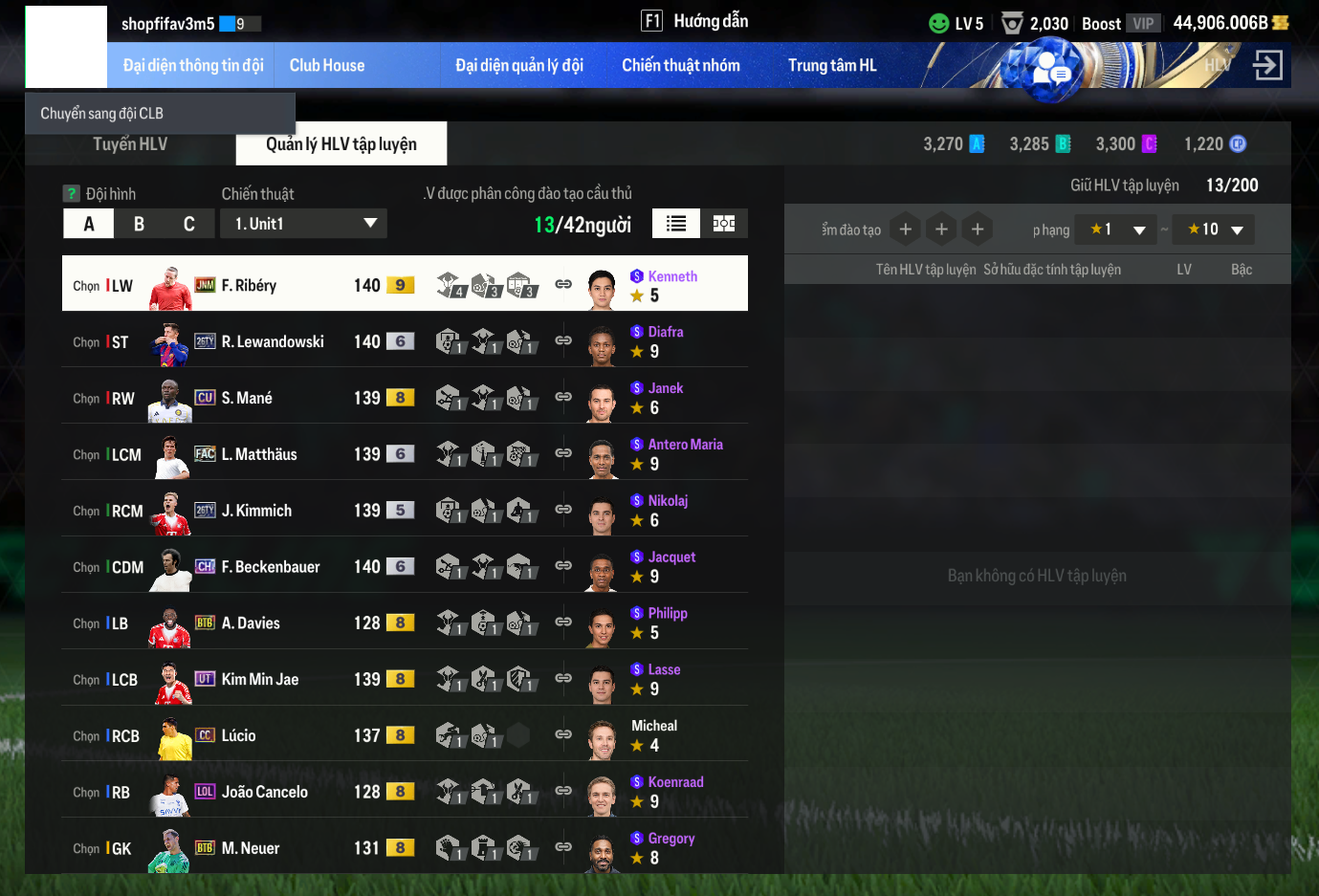Switch to Quản lý HLV tập luyện tab
This screenshot has width=1319, height=896.
pyautogui.click(x=341, y=143)
